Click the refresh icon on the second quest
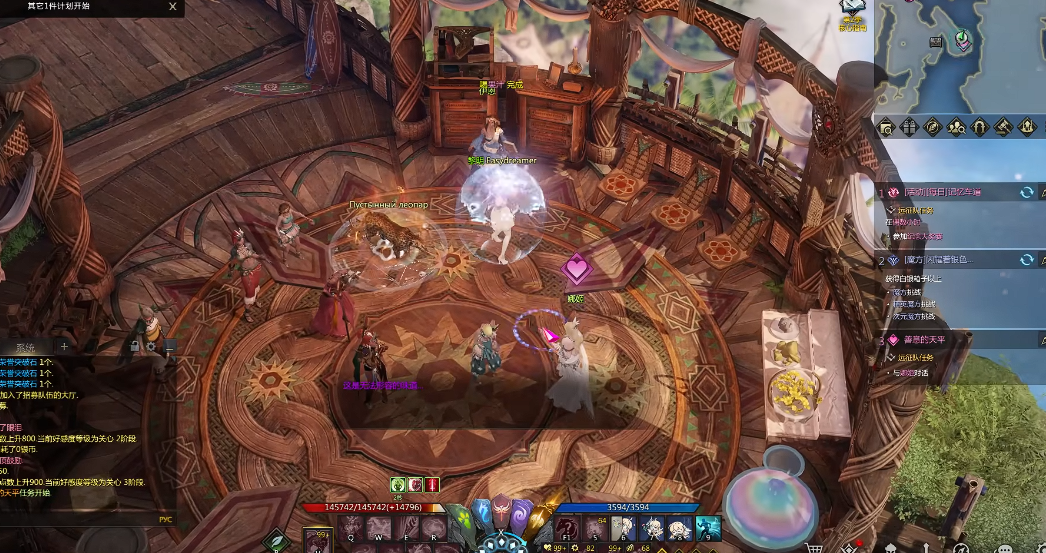 1026,260
